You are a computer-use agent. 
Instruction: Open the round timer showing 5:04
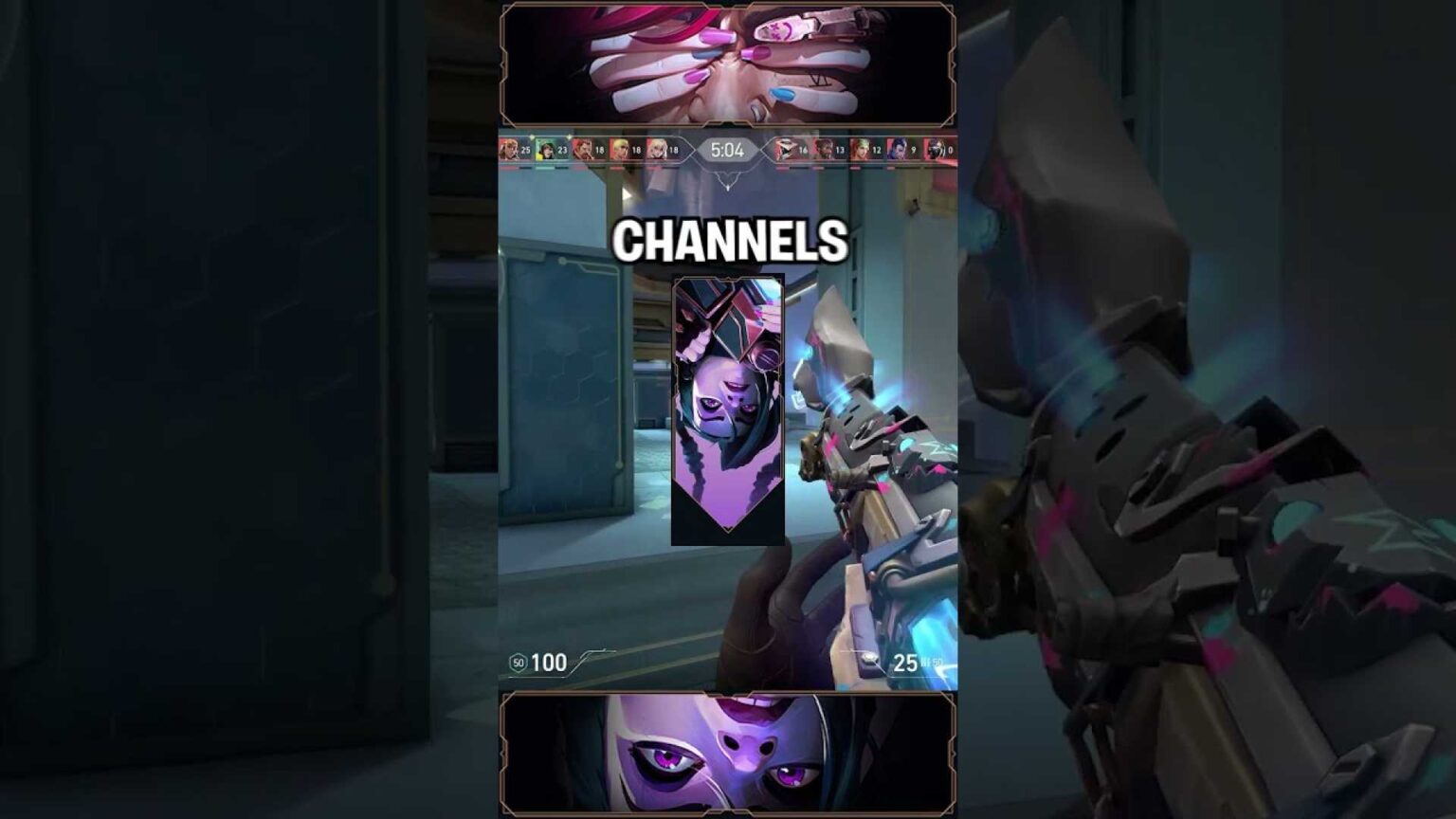730,152
